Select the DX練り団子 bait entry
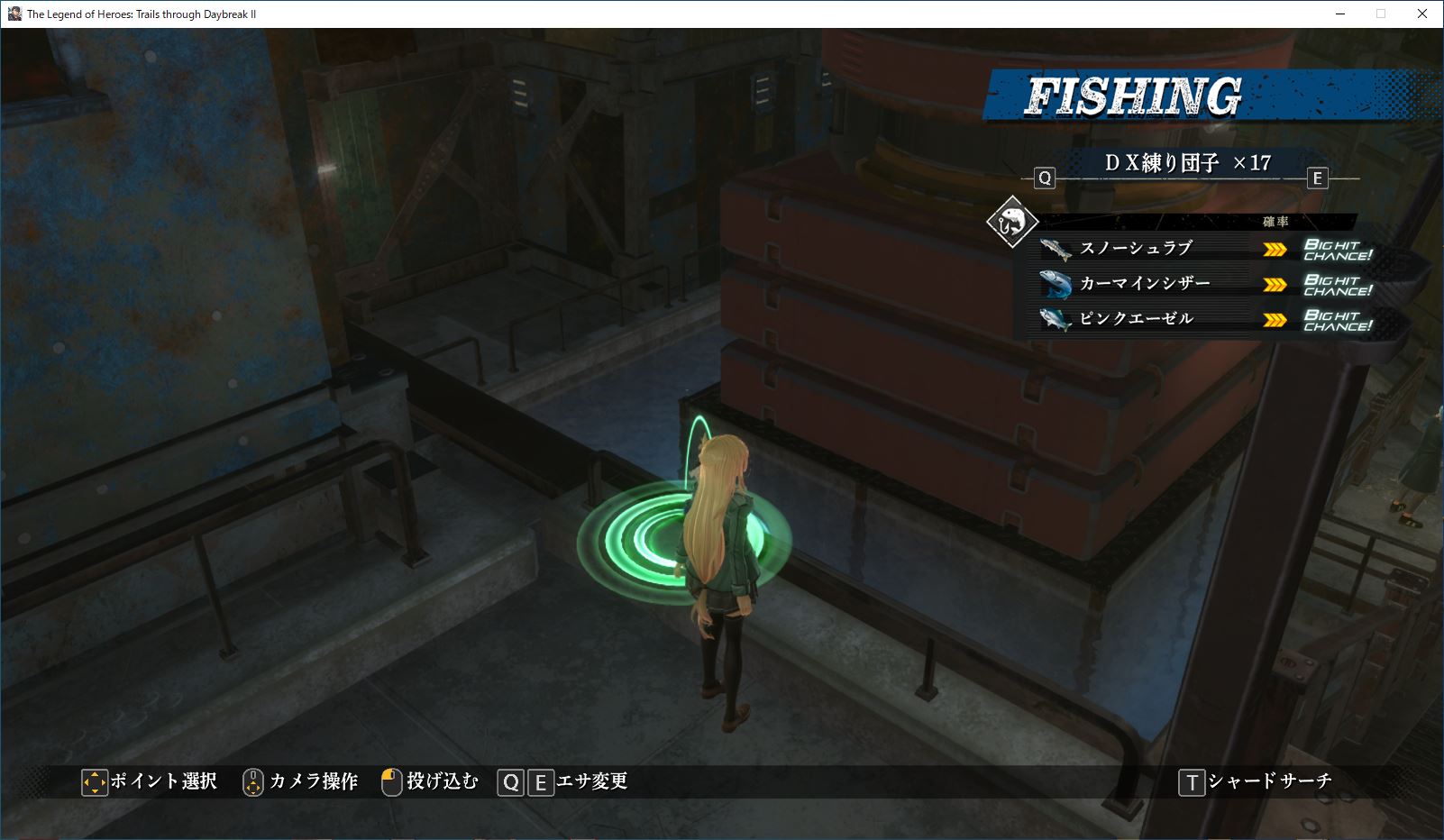The height and width of the screenshot is (840, 1444). click(x=1187, y=163)
